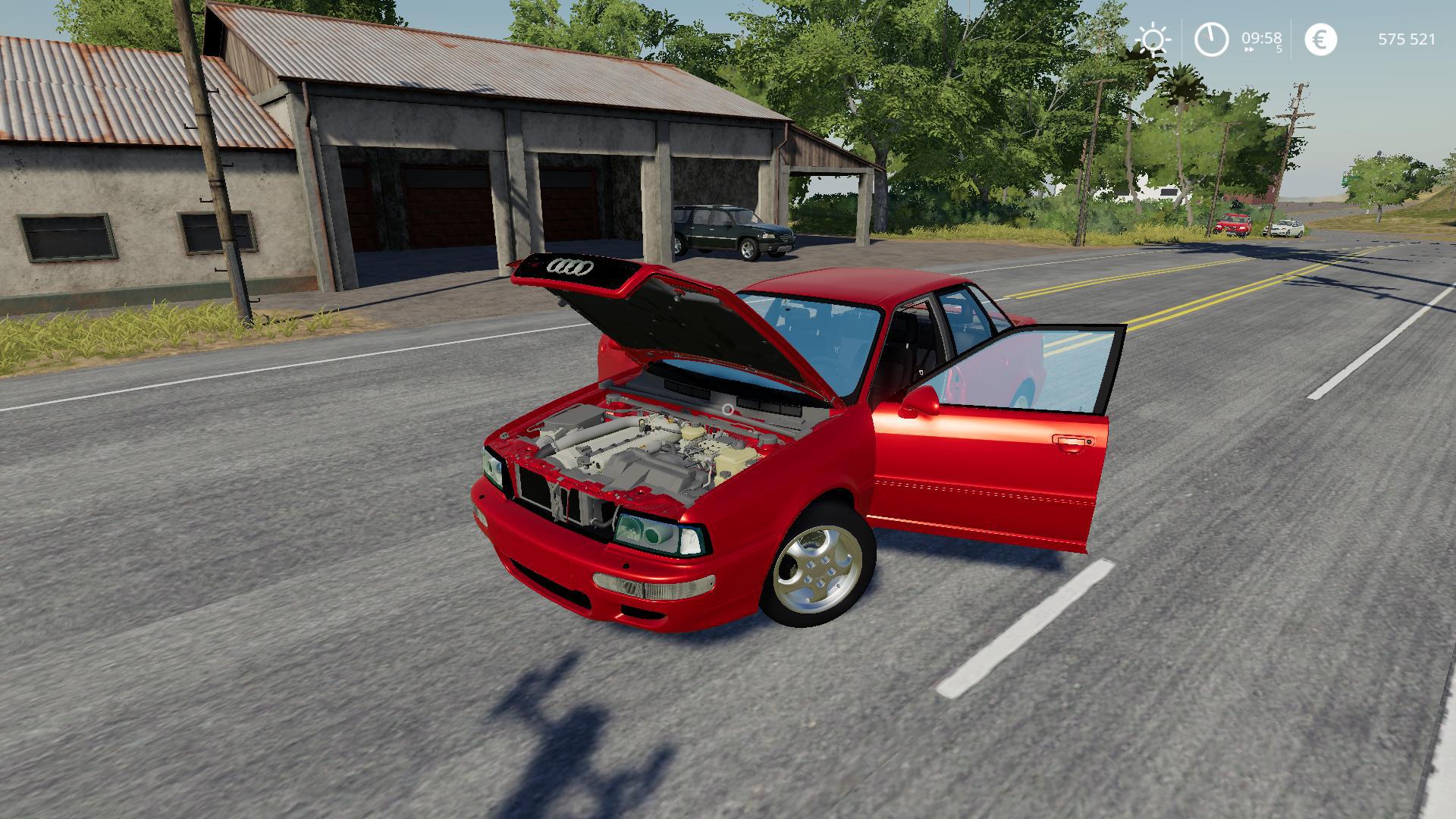This screenshot has width=1456, height=819.
Task: Open the euro money icon
Action: click(x=1320, y=39)
